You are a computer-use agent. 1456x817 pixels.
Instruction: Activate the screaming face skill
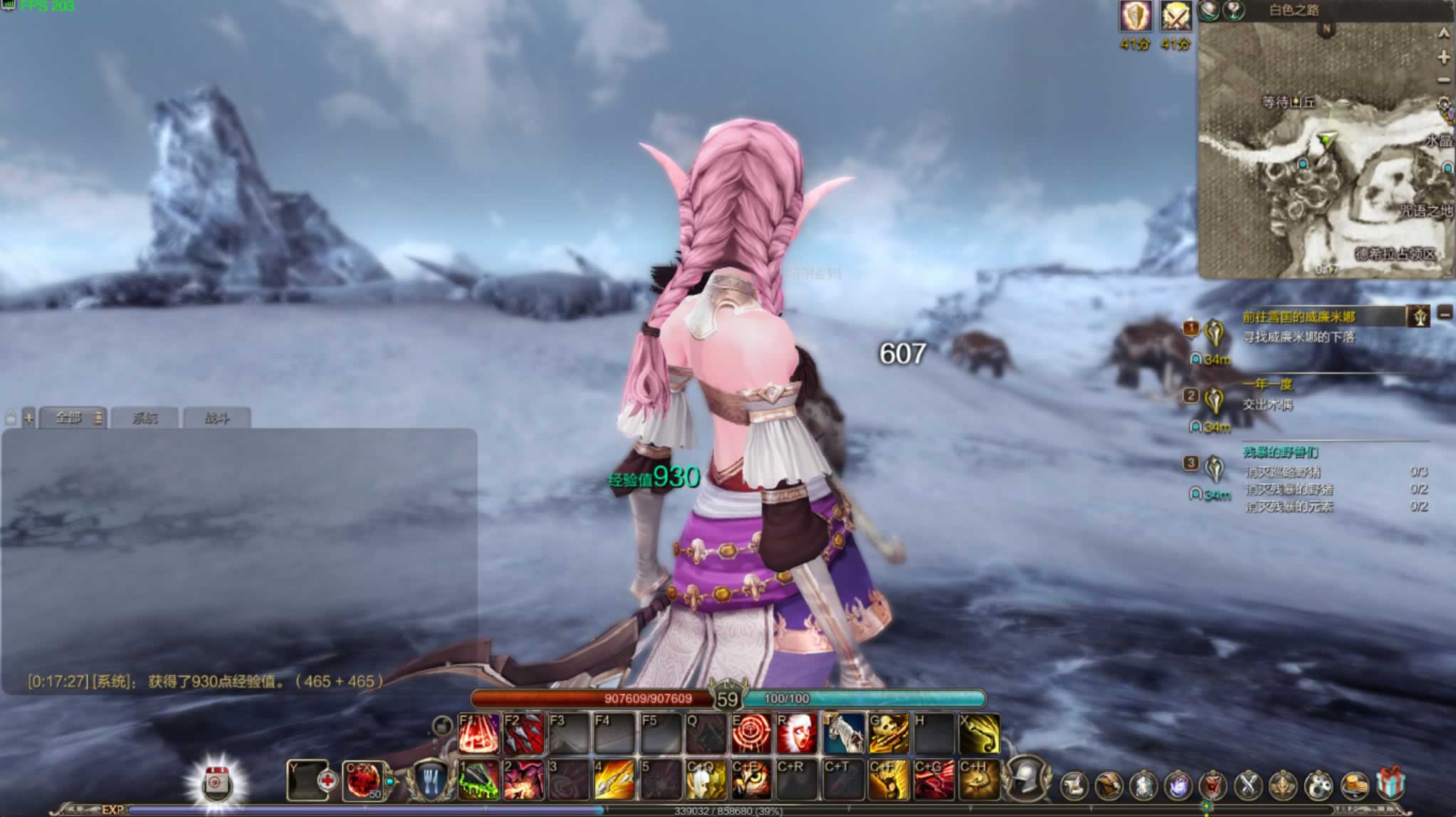point(797,734)
